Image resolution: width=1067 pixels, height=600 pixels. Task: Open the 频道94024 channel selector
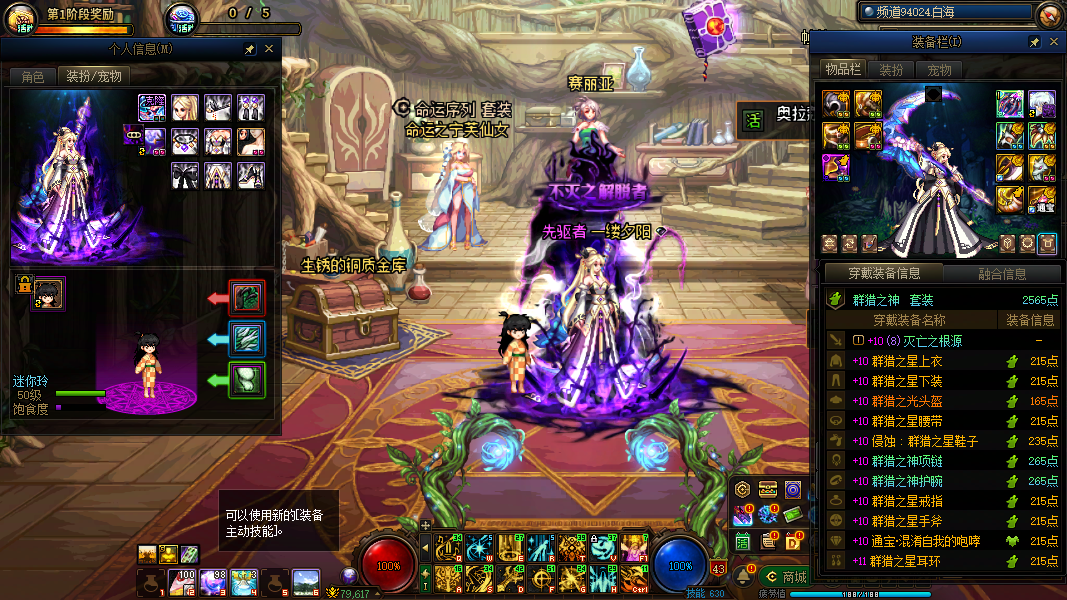tap(944, 12)
